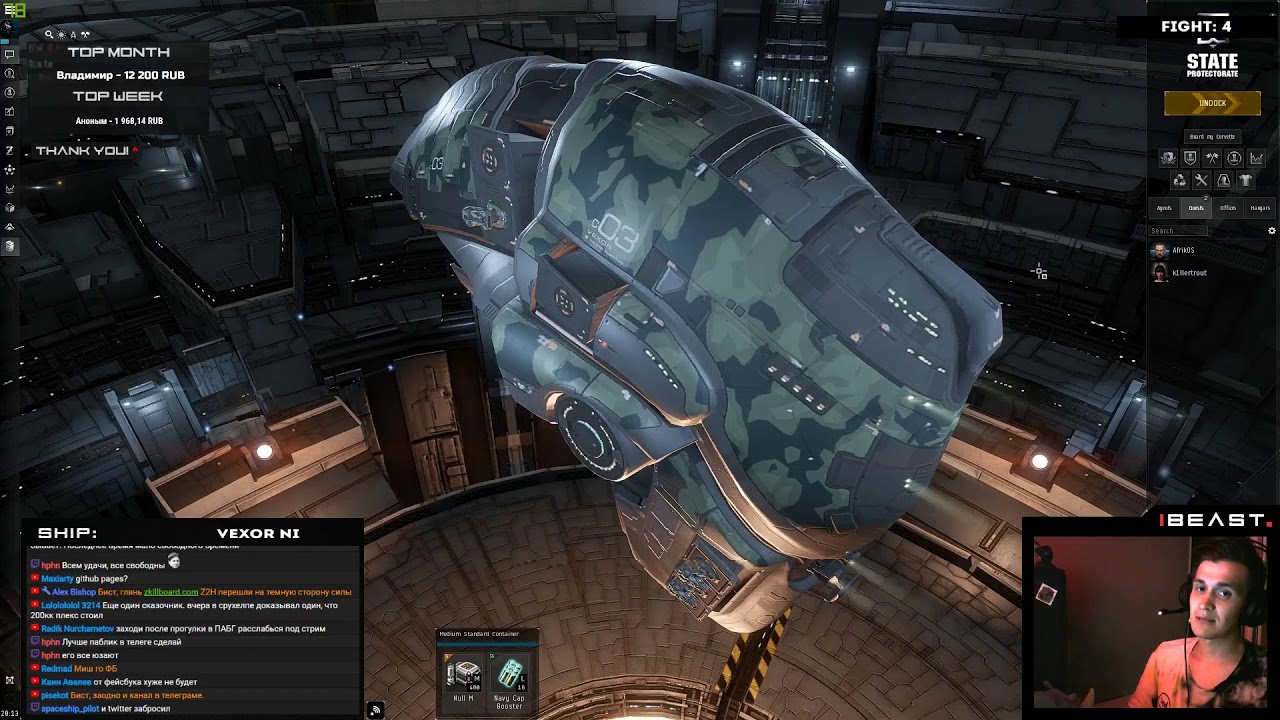The image size is (1280, 720).
Task: Open the shirt icon station service
Action: click(1245, 180)
